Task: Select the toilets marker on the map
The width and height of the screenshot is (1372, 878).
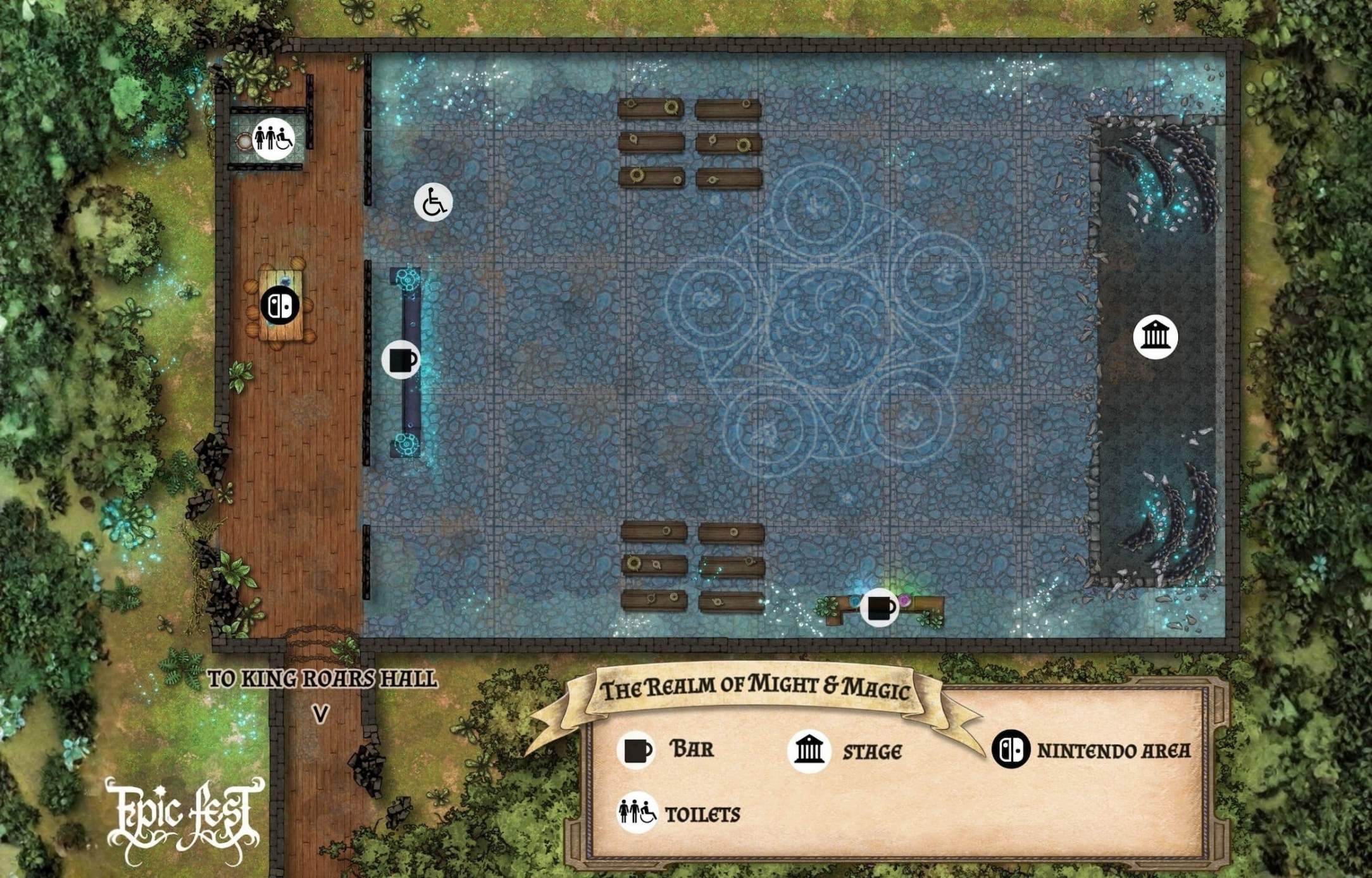Action: pyautogui.click(x=273, y=138)
